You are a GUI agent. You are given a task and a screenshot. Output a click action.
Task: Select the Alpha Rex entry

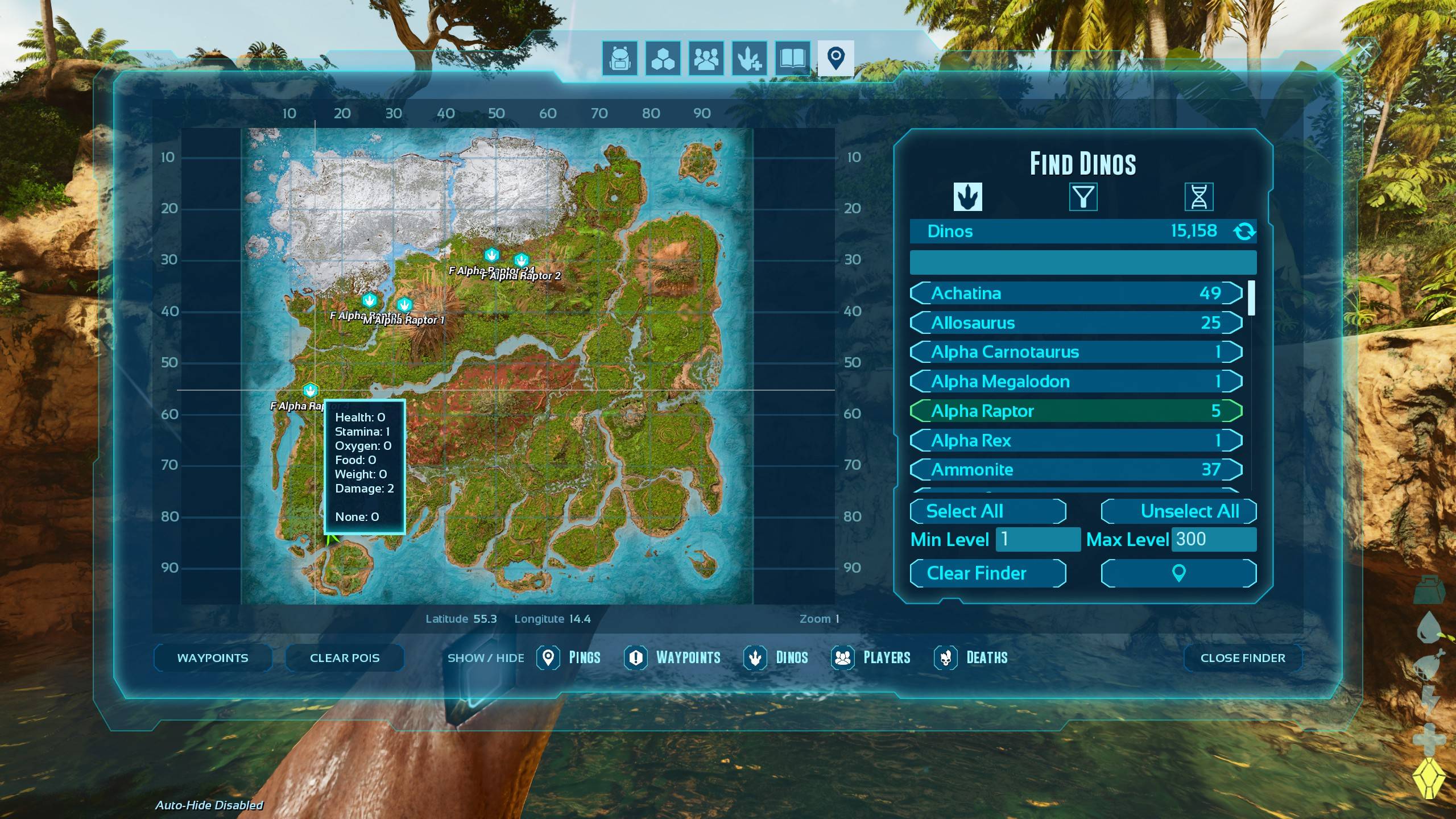(x=1076, y=440)
